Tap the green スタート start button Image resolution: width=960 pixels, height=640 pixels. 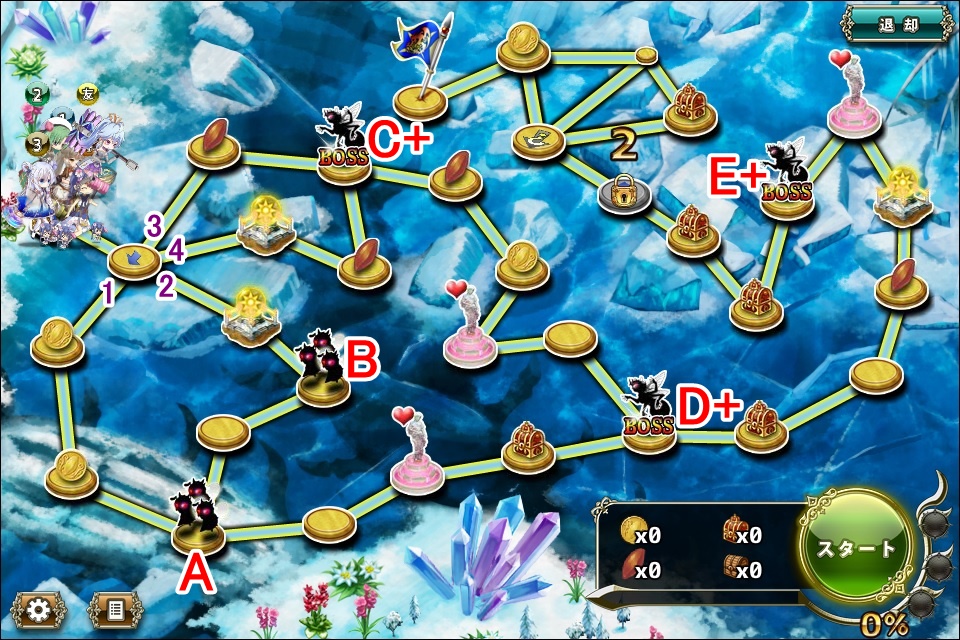pos(856,549)
